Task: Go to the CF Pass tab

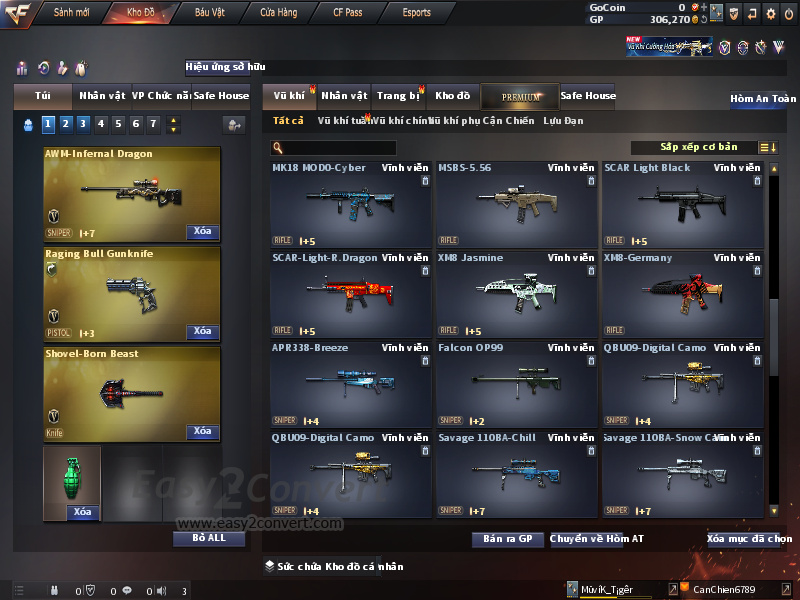Action: [x=350, y=13]
